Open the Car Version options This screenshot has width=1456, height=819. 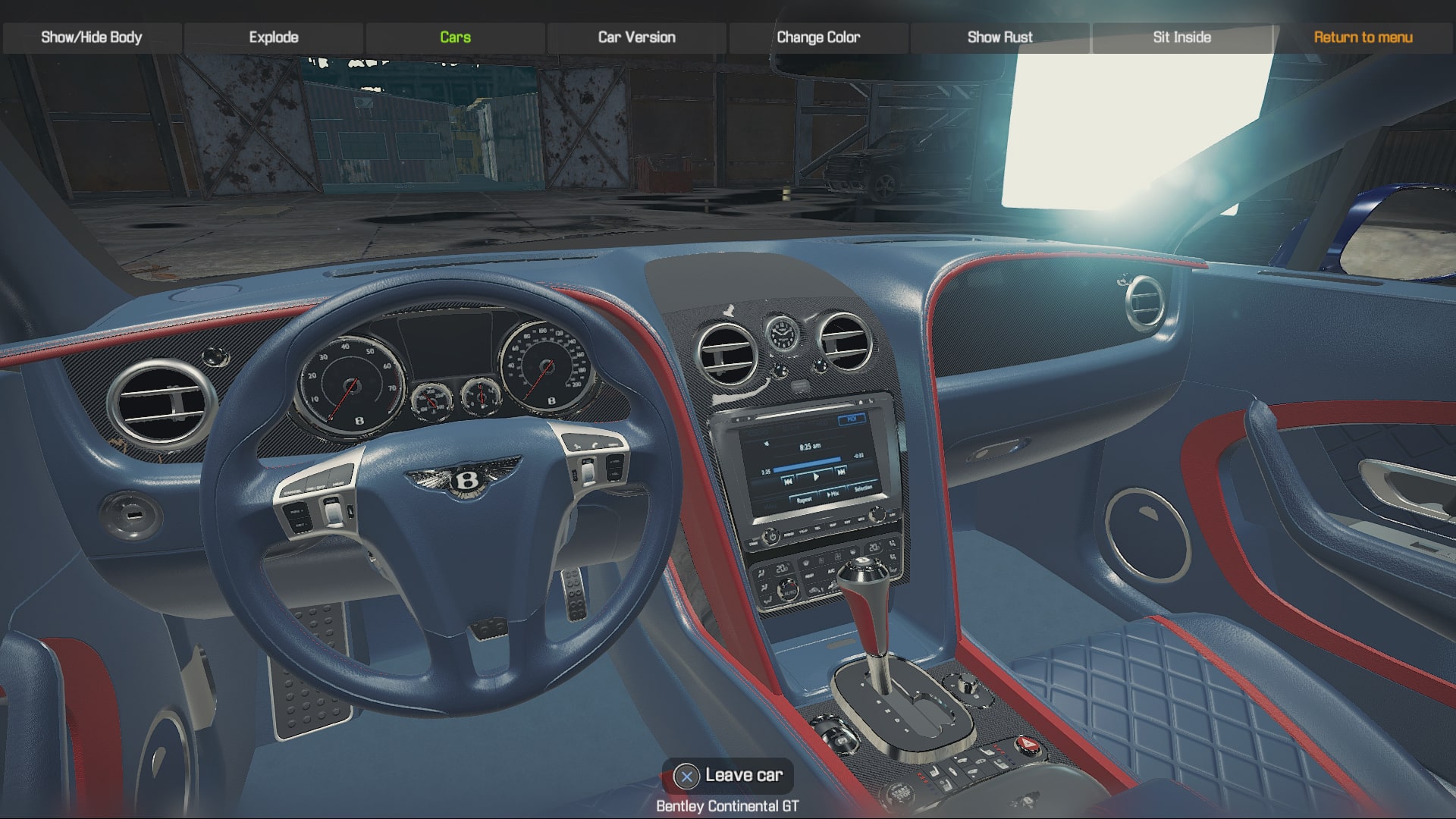point(636,36)
